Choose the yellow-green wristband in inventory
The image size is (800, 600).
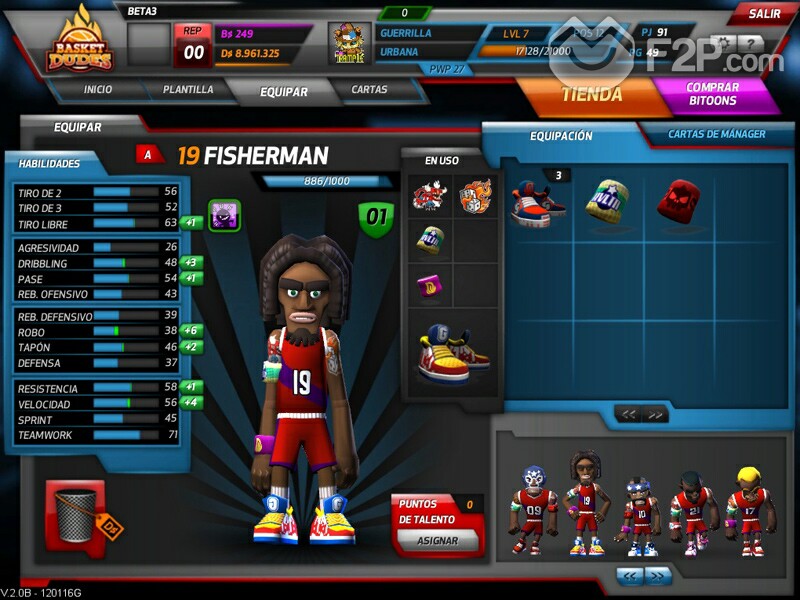[x=606, y=199]
